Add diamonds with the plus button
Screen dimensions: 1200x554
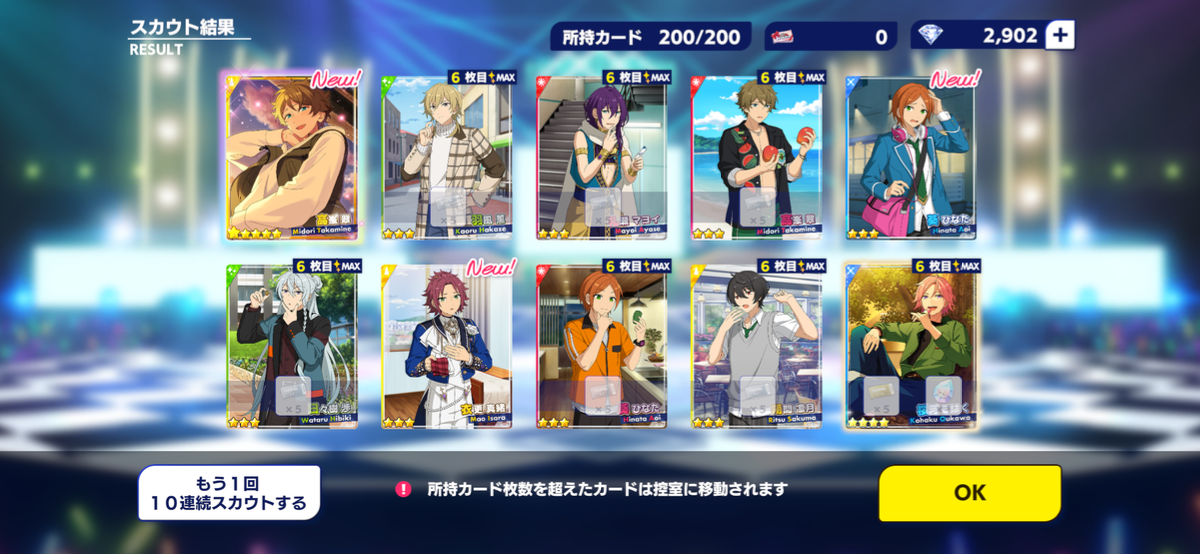pyautogui.click(x=1059, y=36)
